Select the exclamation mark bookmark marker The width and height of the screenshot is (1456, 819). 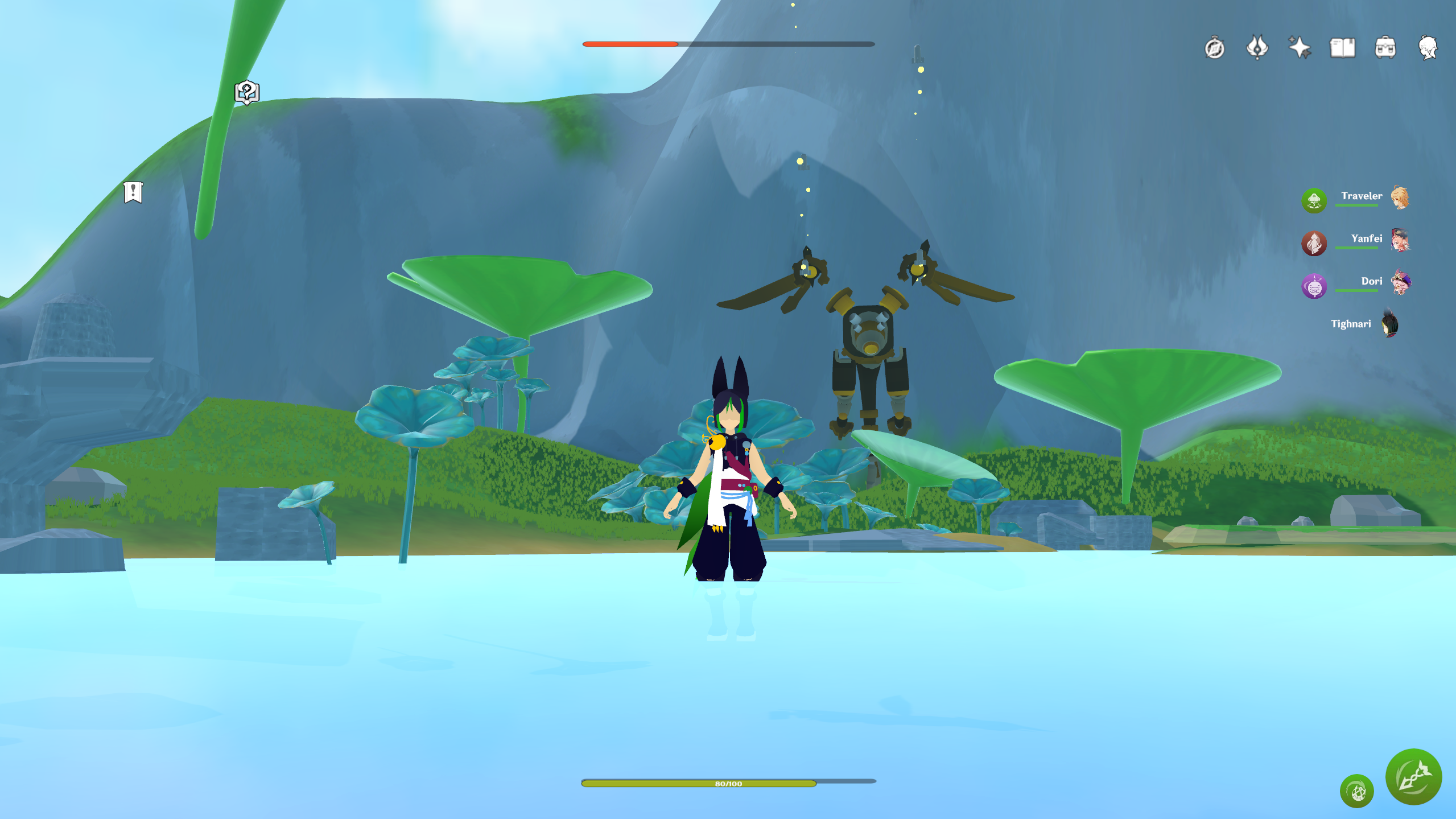(133, 192)
